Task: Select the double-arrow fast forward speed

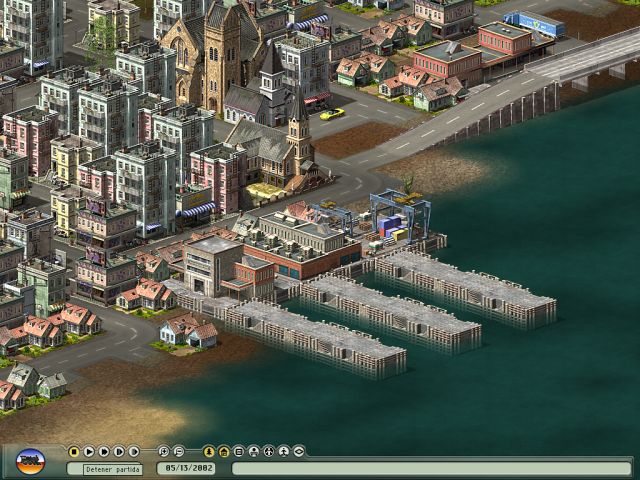Action: click(x=104, y=451)
